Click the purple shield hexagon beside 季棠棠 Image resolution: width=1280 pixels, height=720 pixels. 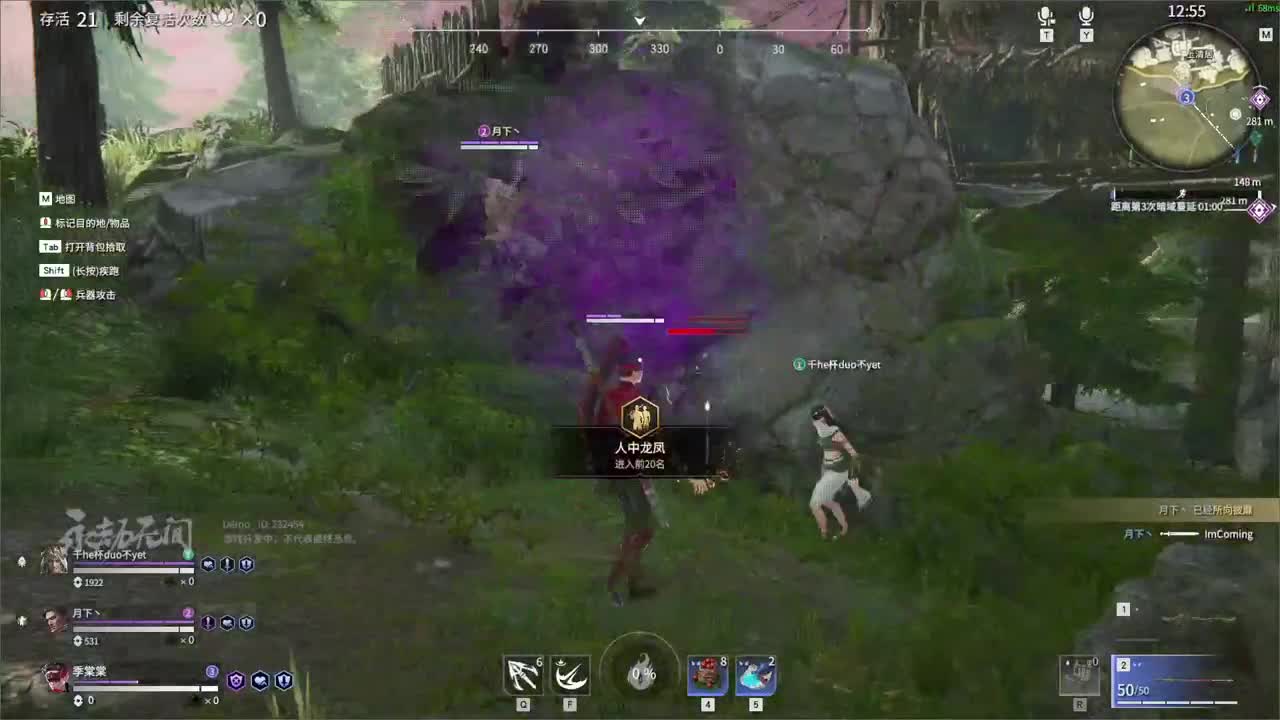click(x=236, y=680)
